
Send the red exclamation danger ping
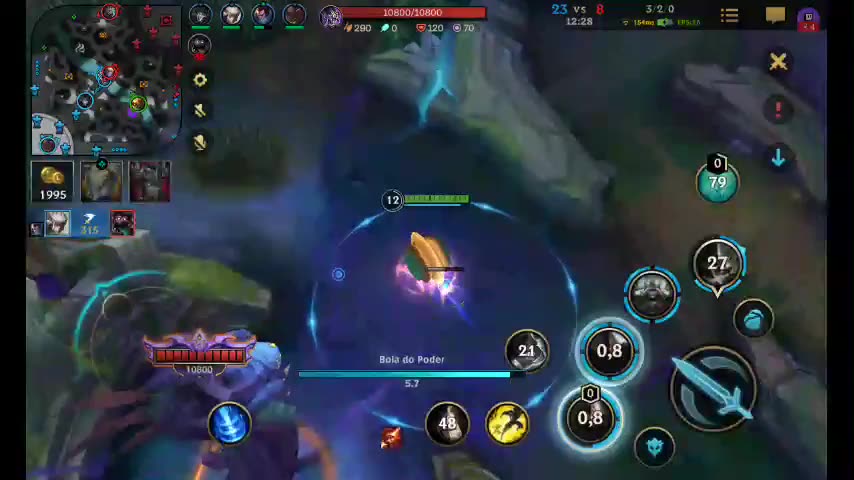pyautogui.click(x=778, y=109)
